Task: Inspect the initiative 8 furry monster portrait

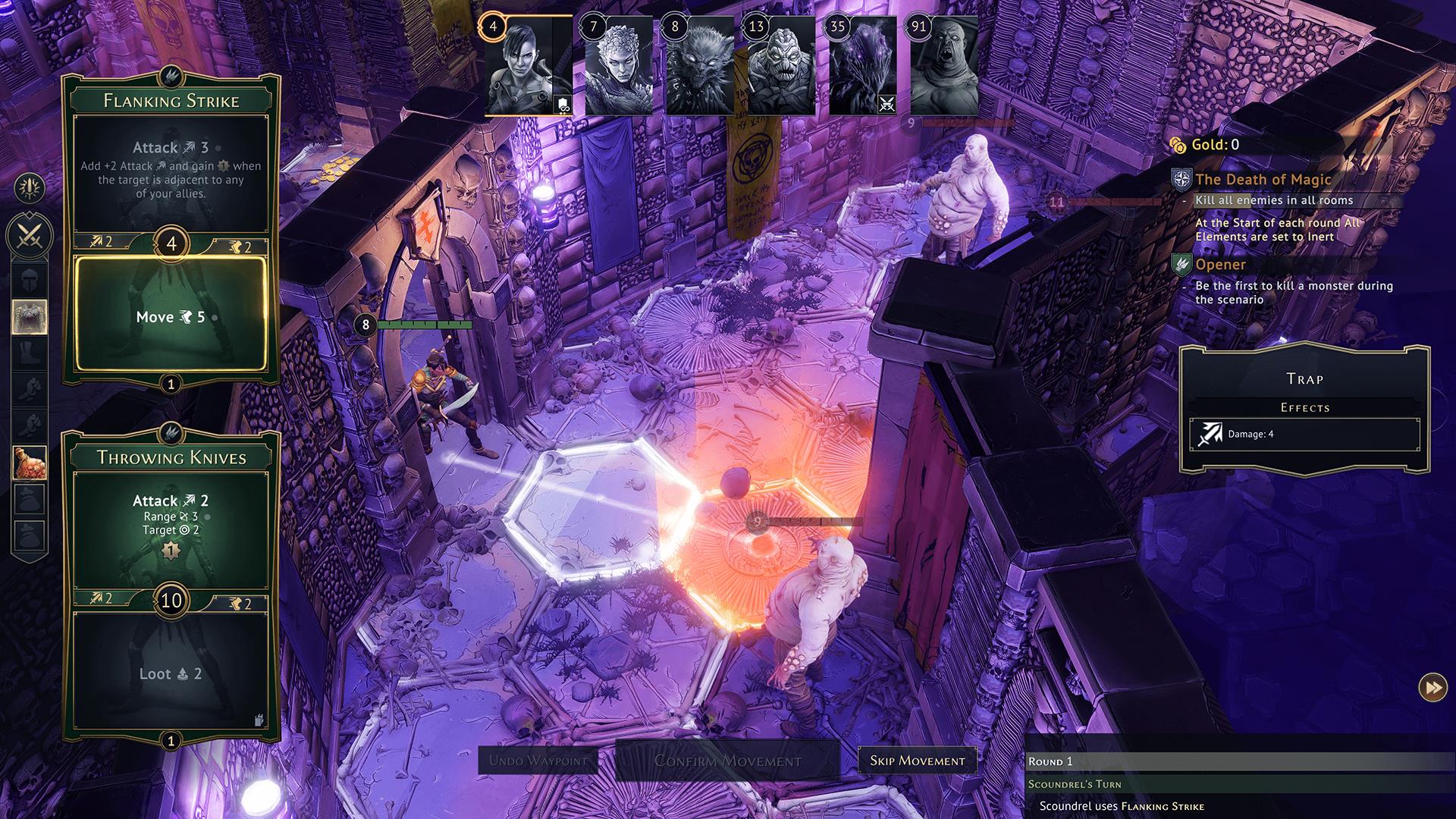Action: click(699, 66)
